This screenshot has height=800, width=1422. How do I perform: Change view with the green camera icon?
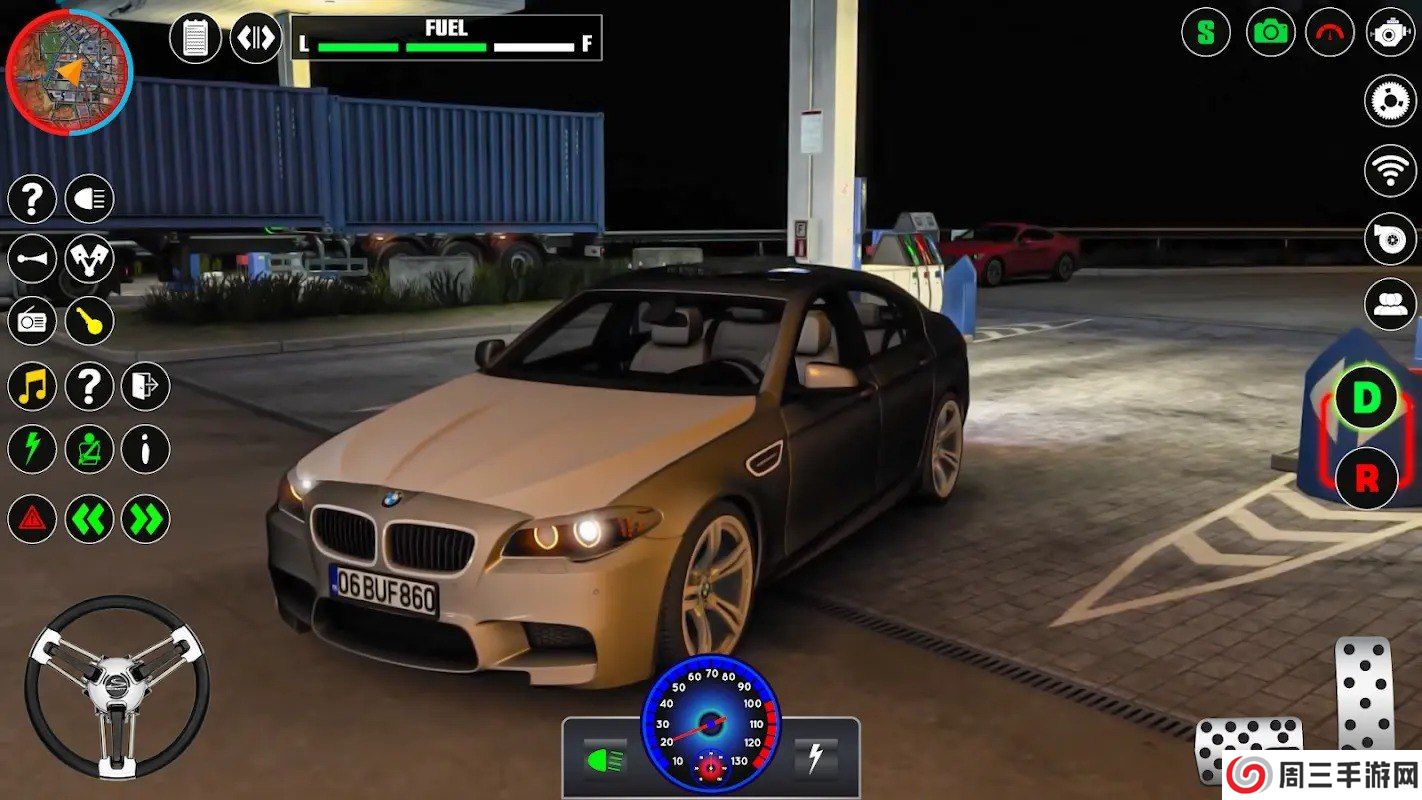coord(1270,32)
